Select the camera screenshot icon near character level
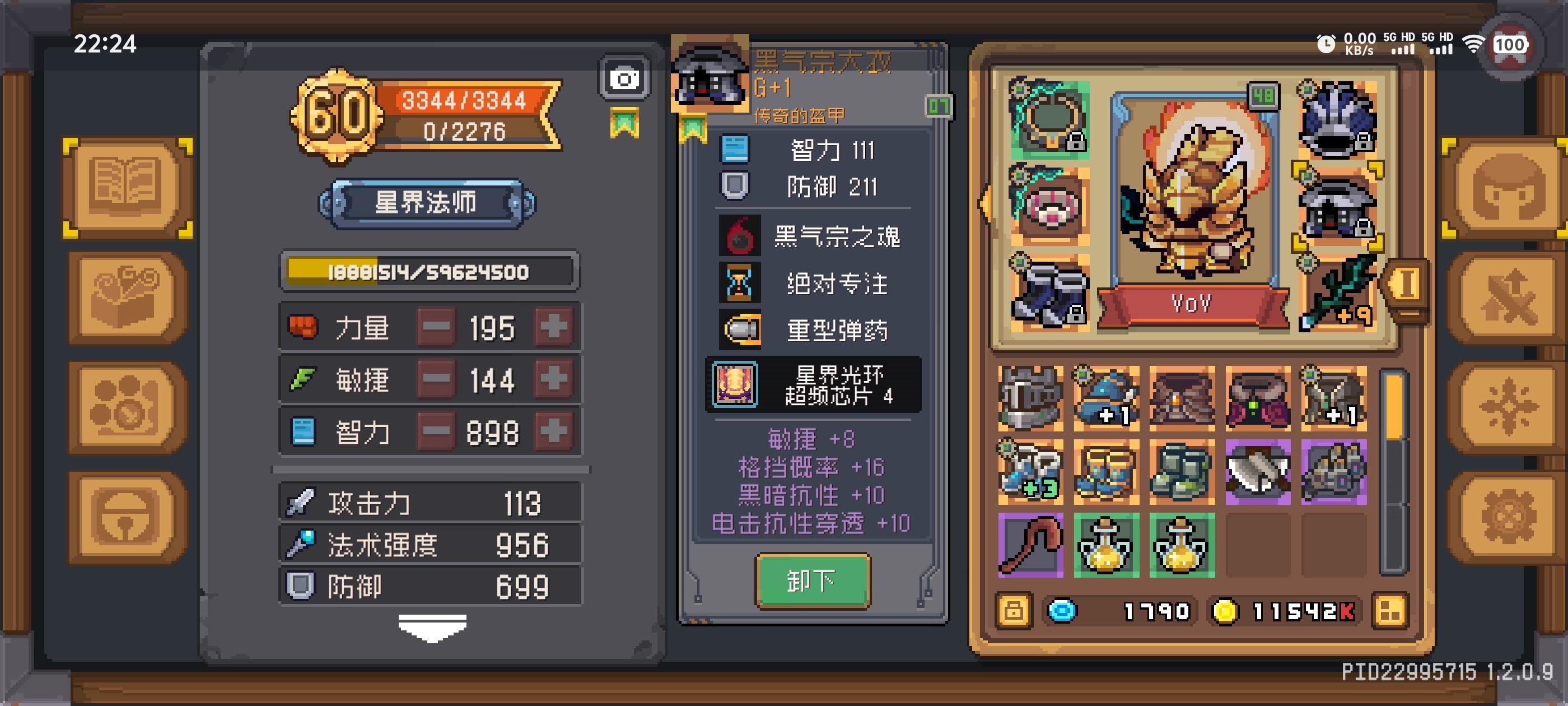Screen dimensions: 1568x706 pos(625,78)
